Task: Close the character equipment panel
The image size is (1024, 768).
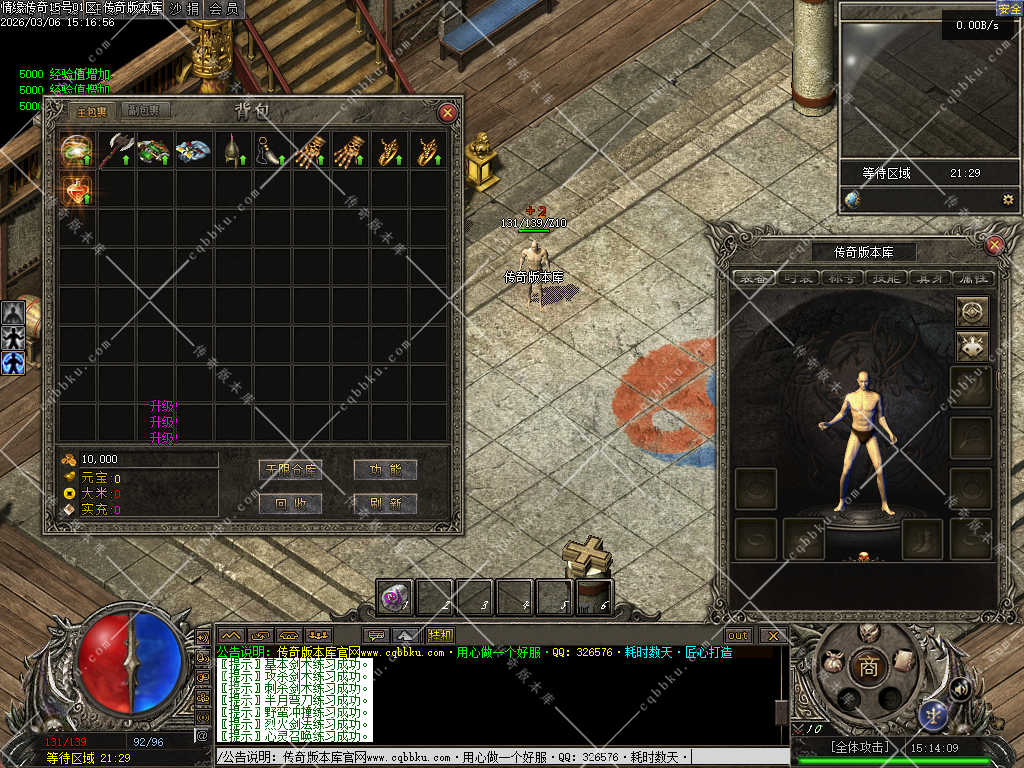Action: (x=994, y=245)
